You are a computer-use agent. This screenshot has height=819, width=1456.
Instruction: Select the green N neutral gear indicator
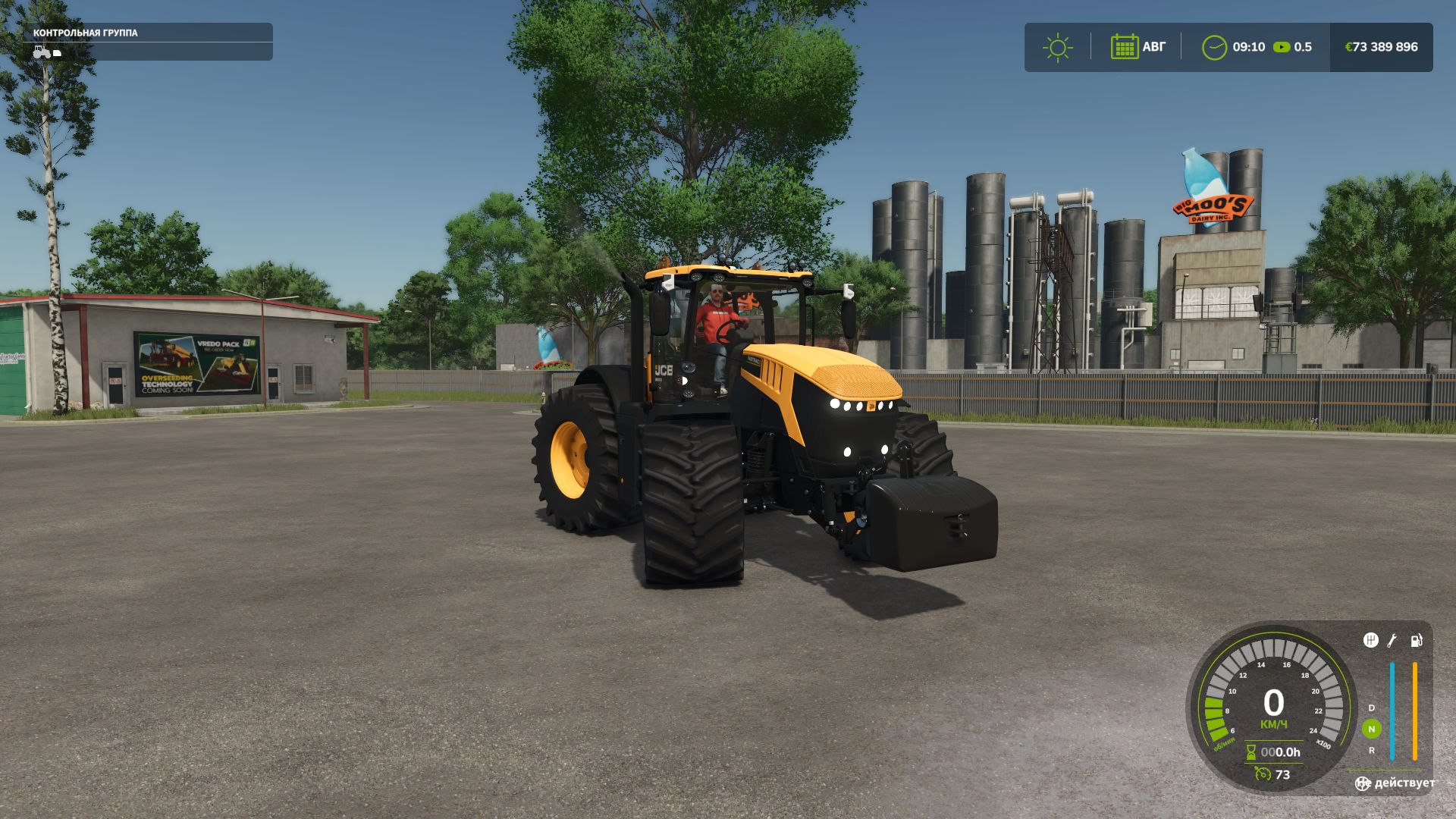coord(1371,729)
